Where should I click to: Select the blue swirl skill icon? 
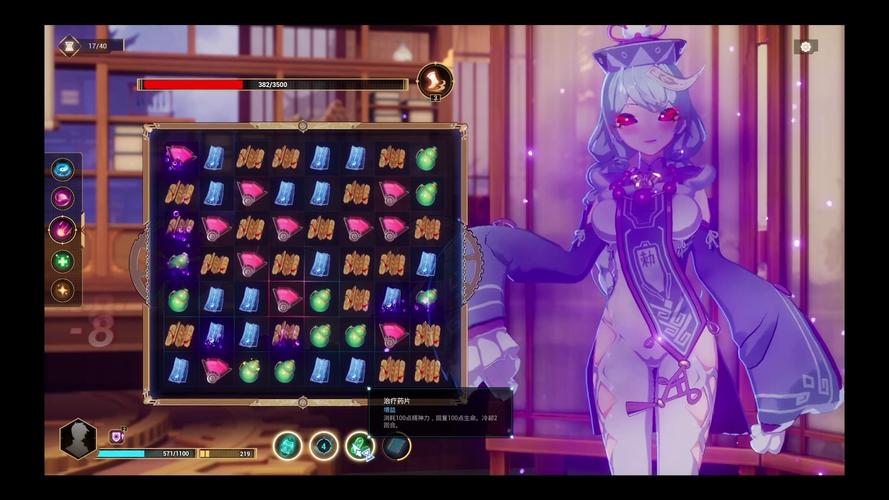pyautogui.click(x=63, y=169)
